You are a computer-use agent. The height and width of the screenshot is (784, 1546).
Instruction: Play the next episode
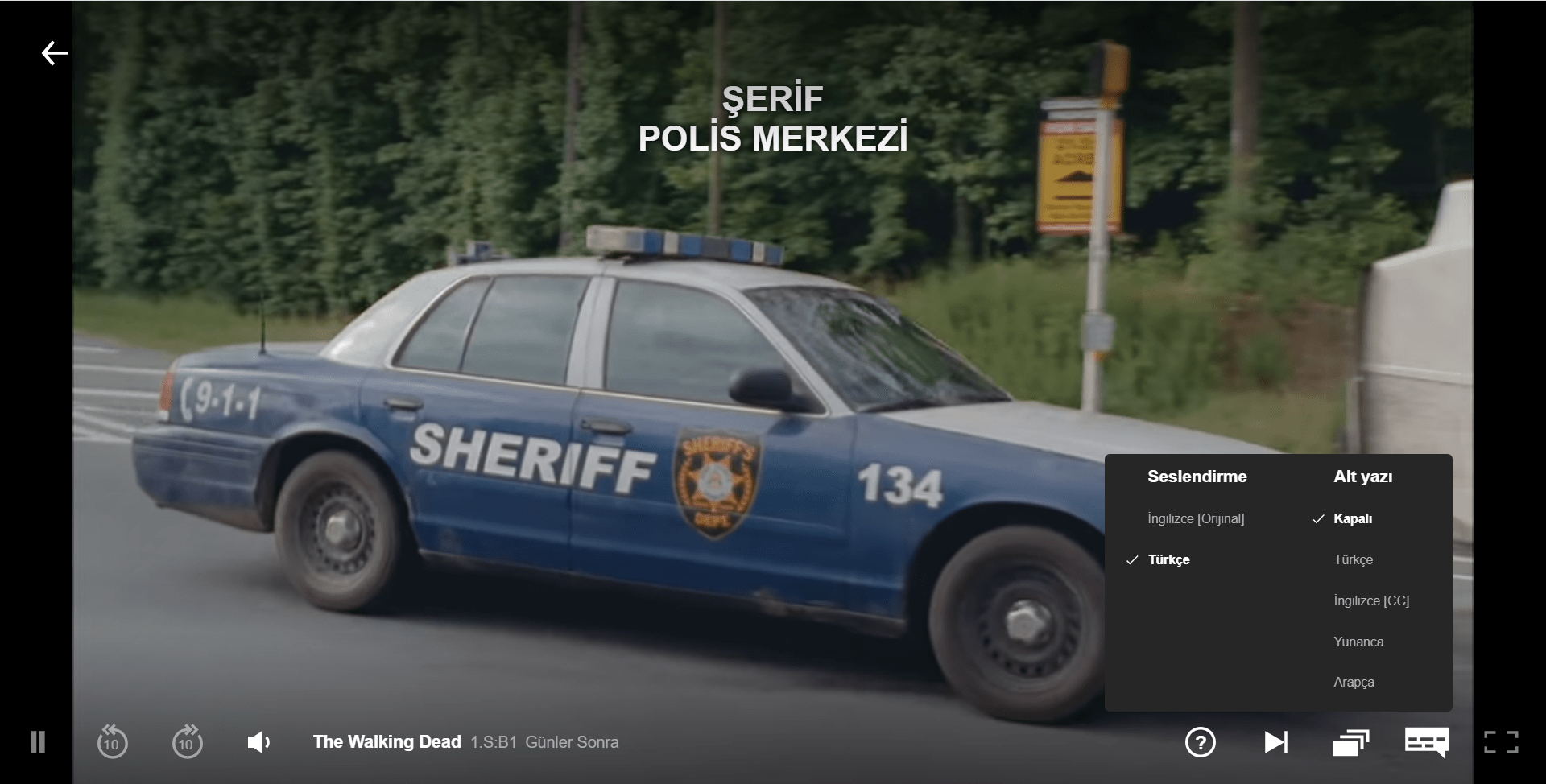pos(1276,742)
